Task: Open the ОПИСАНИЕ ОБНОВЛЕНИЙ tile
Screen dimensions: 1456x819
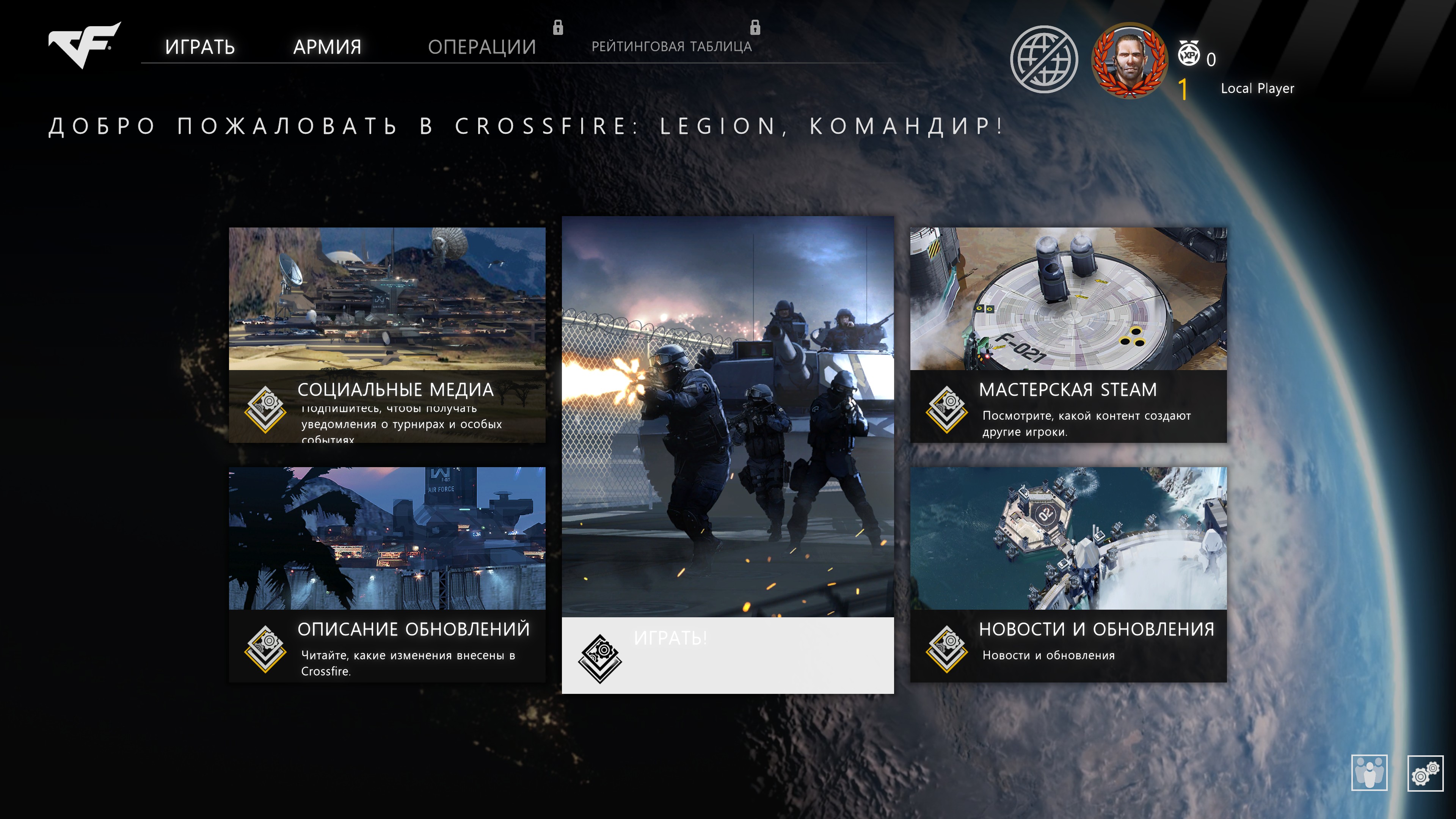Action: (387, 574)
